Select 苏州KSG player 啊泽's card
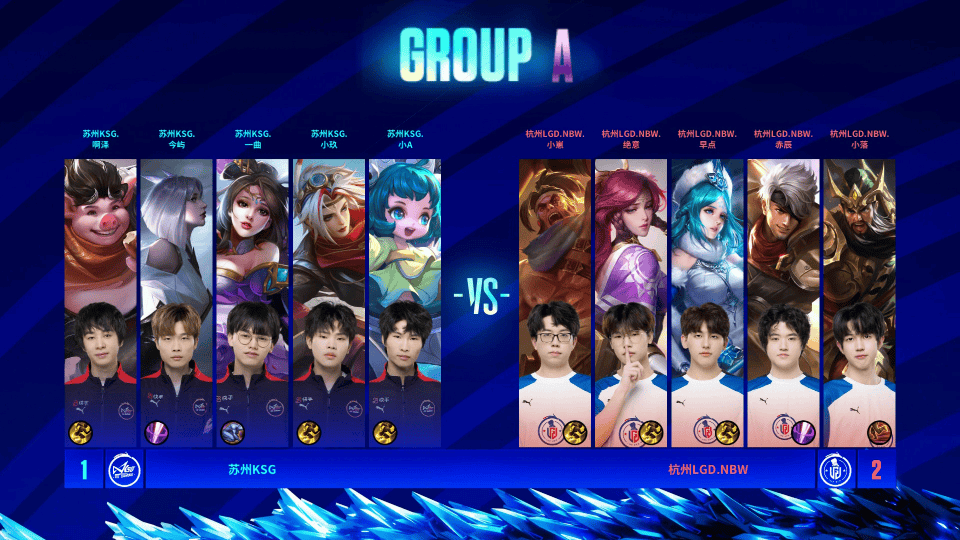 click(100, 300)
